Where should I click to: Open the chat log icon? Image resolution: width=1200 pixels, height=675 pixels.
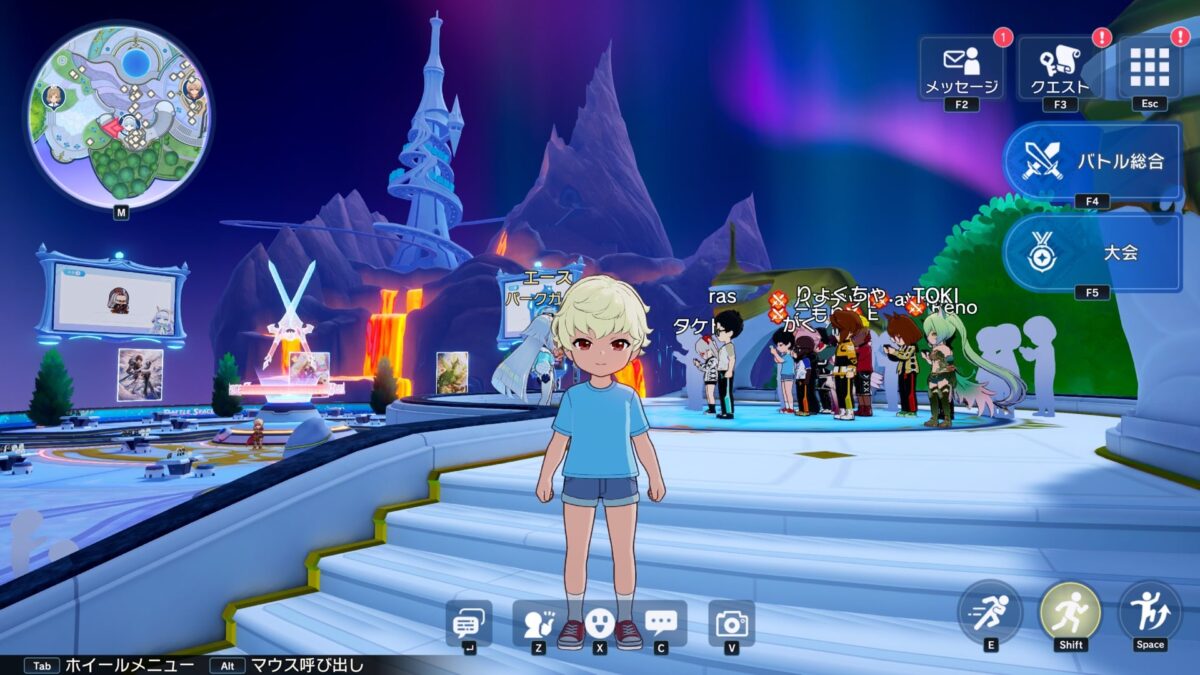pos(468,624)
